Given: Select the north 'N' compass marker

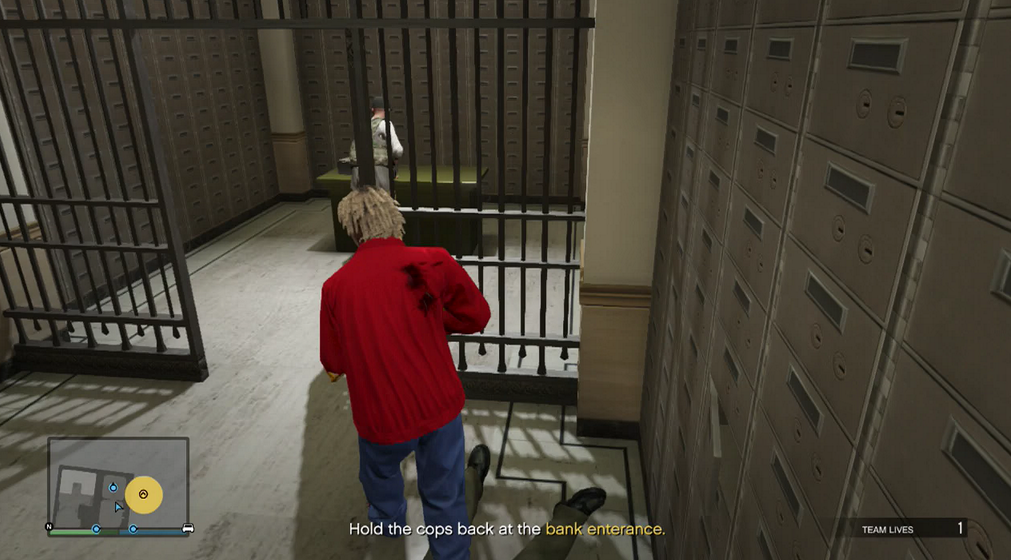Looking at the screenshot, I should click(x=48, y=526).
